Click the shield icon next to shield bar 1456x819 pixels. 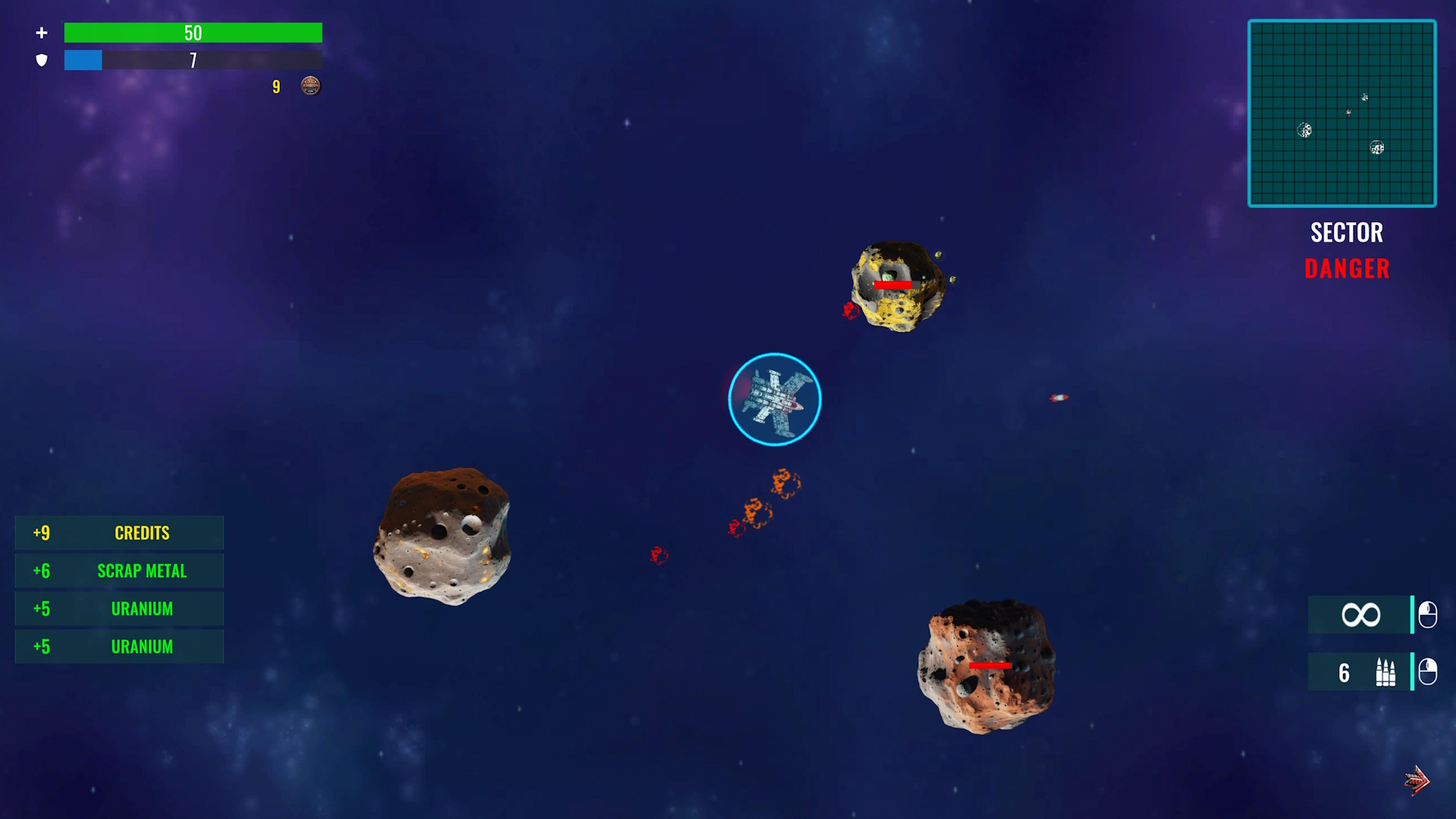point(42,60)
